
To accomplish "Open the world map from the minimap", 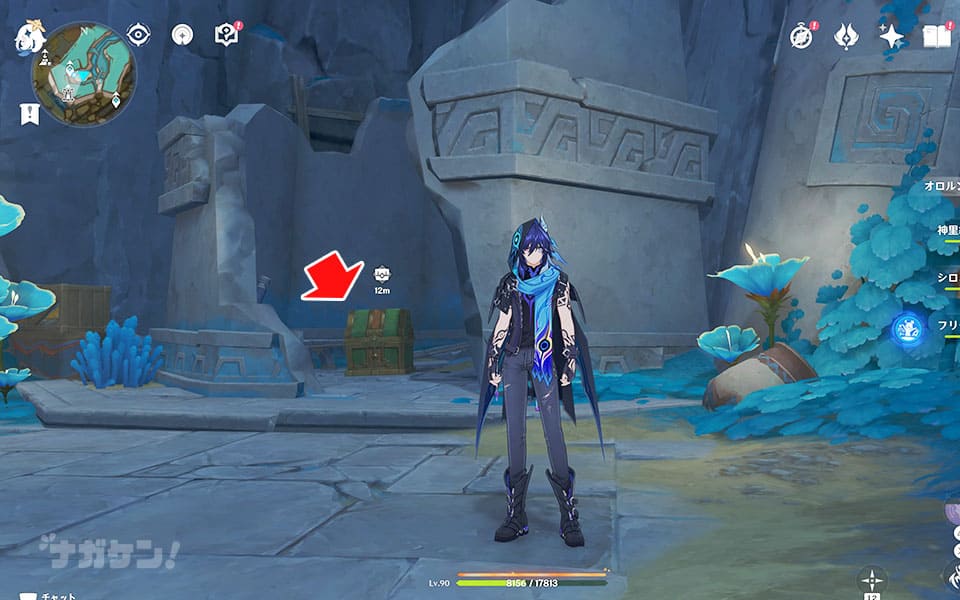I will pyautogui.click(x=84, y=74).
